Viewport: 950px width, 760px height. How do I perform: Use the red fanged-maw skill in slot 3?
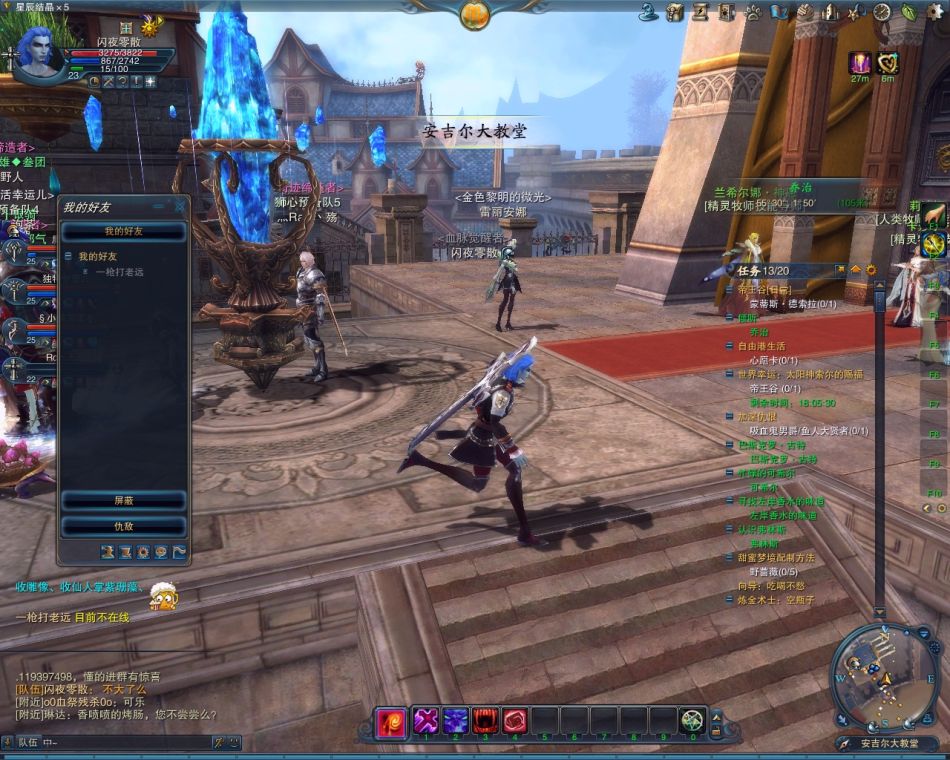click(486, 720)
